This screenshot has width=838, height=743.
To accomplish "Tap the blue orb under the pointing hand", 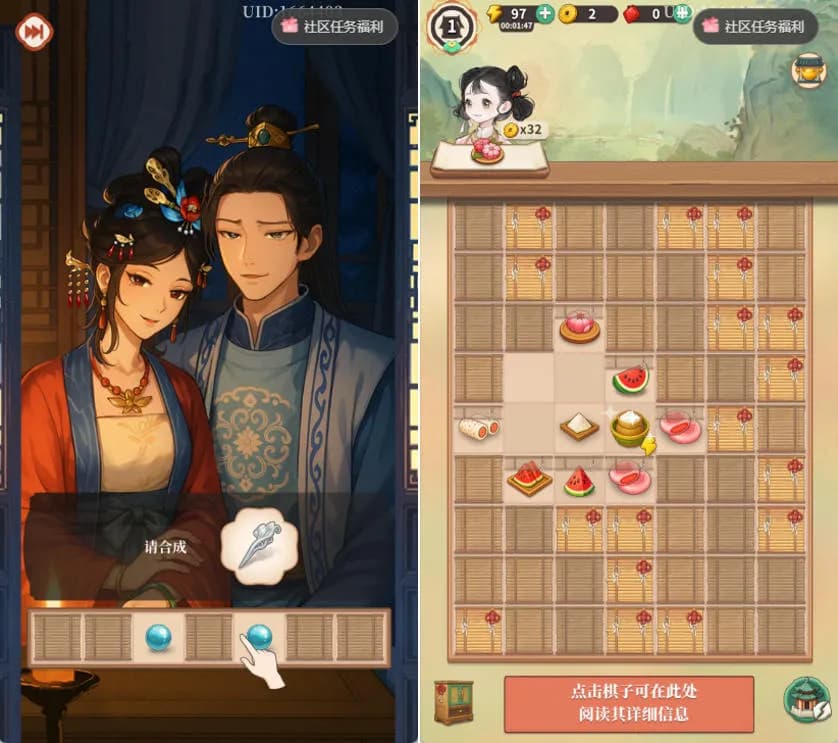I will pos(258,636).
